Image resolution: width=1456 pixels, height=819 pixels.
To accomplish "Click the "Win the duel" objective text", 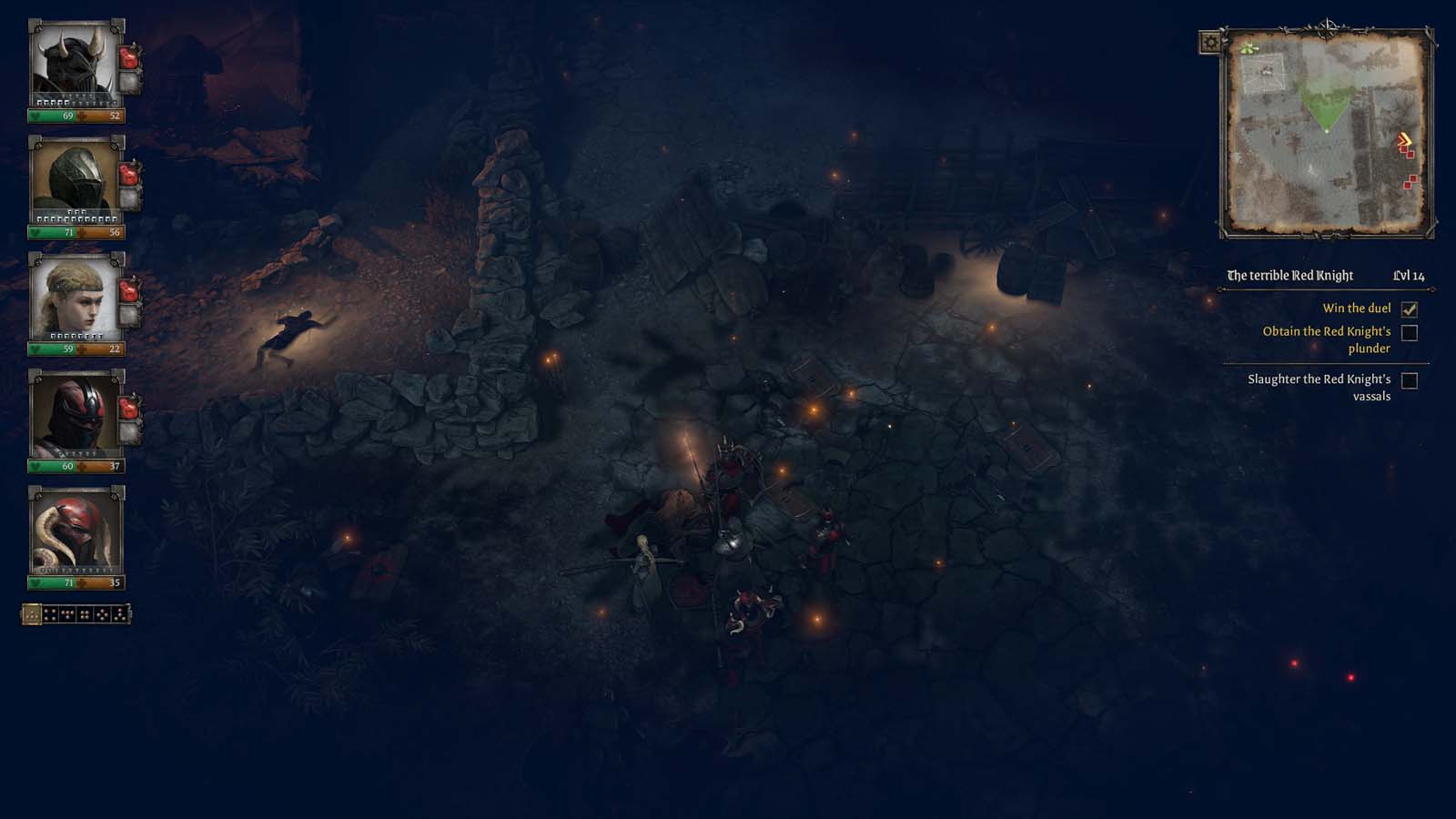I will coord(1357,309).
